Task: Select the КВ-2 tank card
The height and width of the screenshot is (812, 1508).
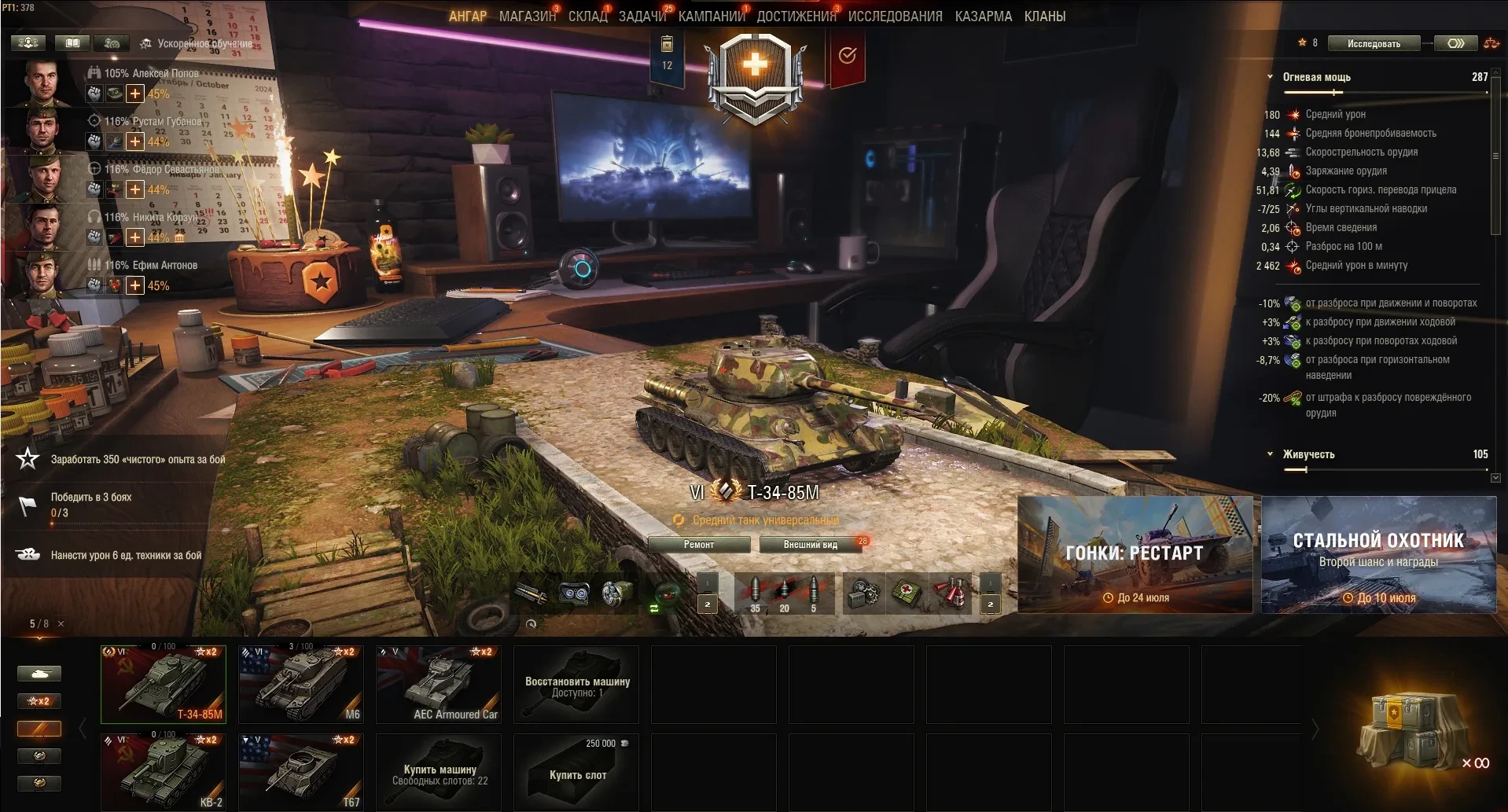Action: click(164, 772)
